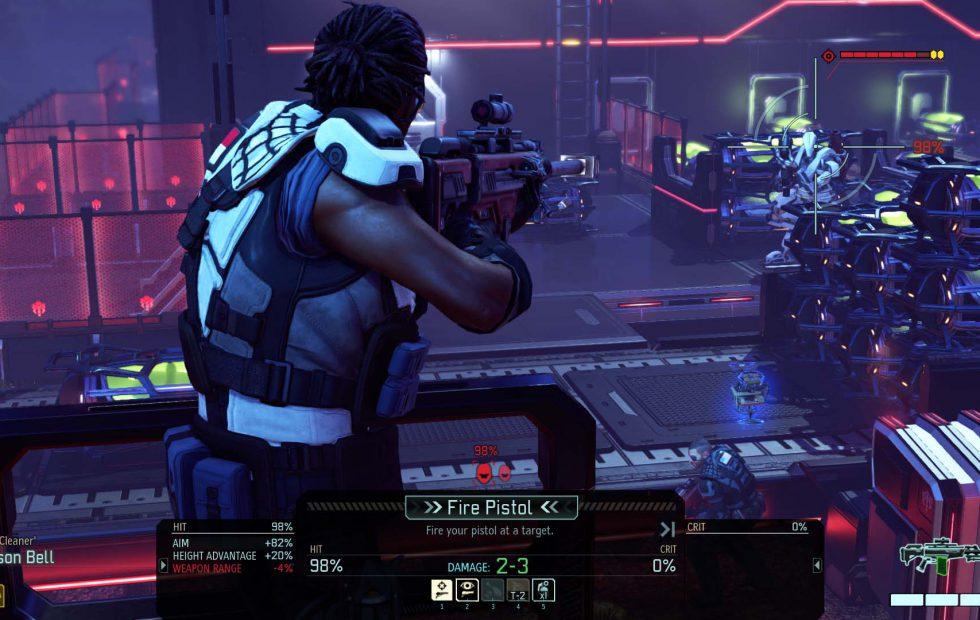Activate the Overwatch eye-and-pistol ability
The height and width of the screenshot is (620, 980).
(x=466, y=590)
